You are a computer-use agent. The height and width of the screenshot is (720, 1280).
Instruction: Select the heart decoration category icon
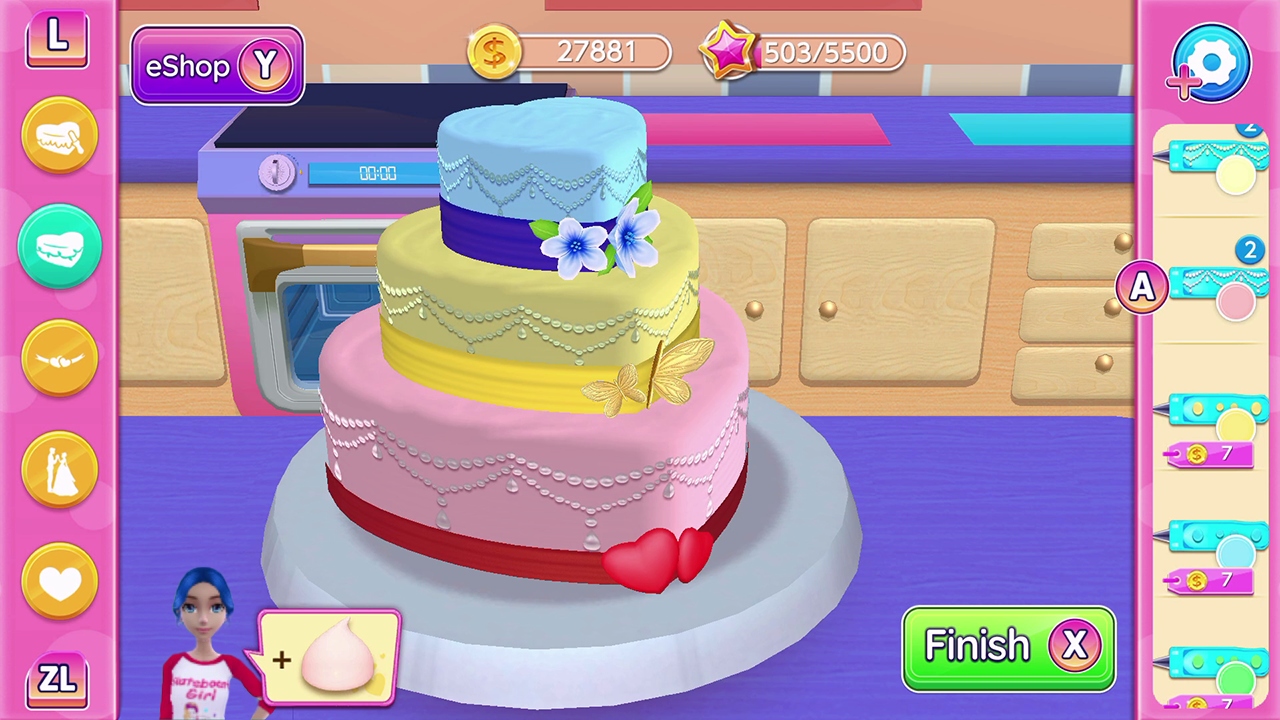click(57, 580)
